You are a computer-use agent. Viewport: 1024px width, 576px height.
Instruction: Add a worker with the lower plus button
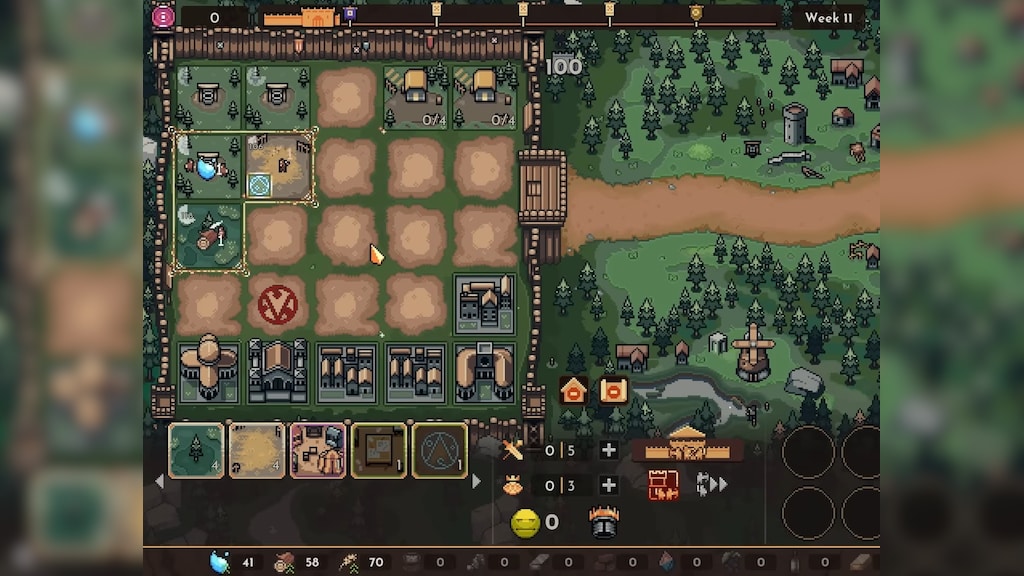click(x=608, y=485)
